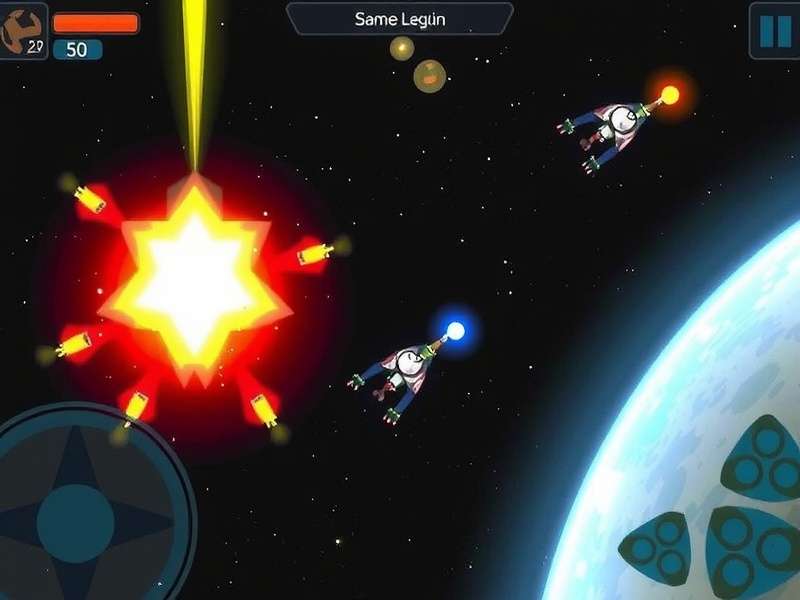Image resolution: width=800 pixels, height=600 pixels.
Task: Pause the game with the pause button
Action: click(x=775, y=31)
